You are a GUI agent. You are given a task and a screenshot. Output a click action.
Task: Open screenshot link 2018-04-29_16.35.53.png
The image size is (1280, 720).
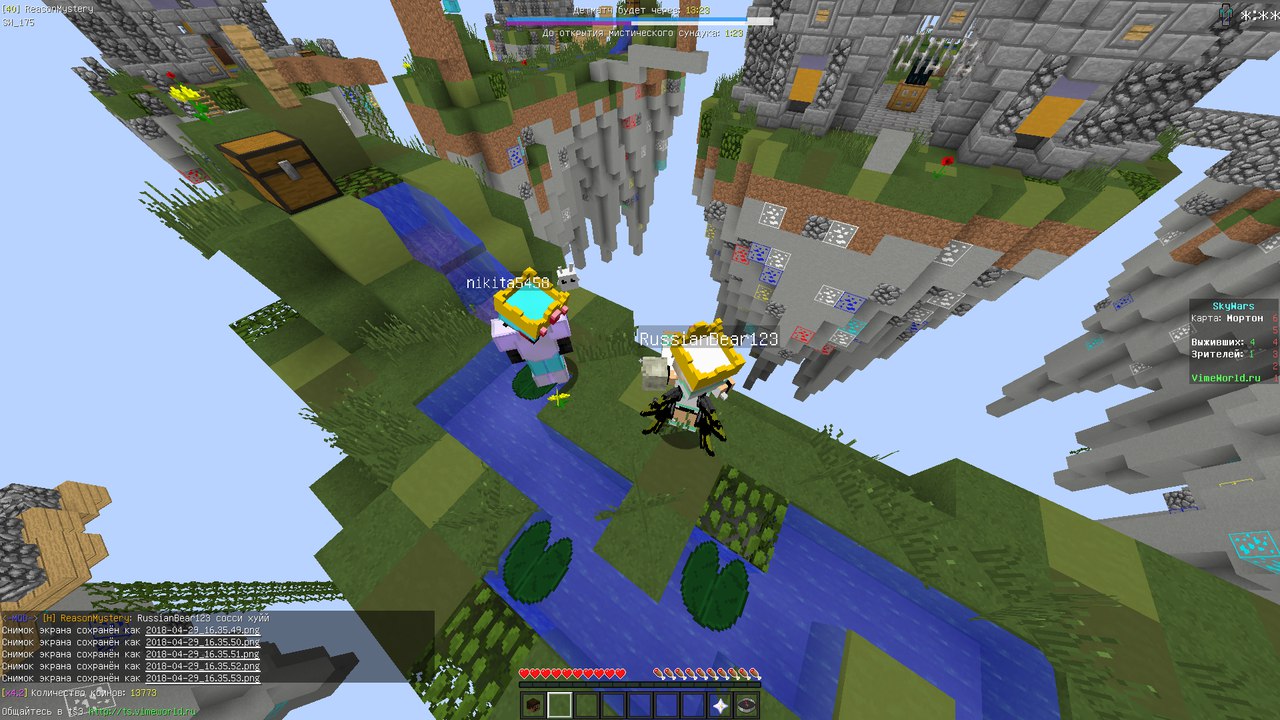point(202,679)
